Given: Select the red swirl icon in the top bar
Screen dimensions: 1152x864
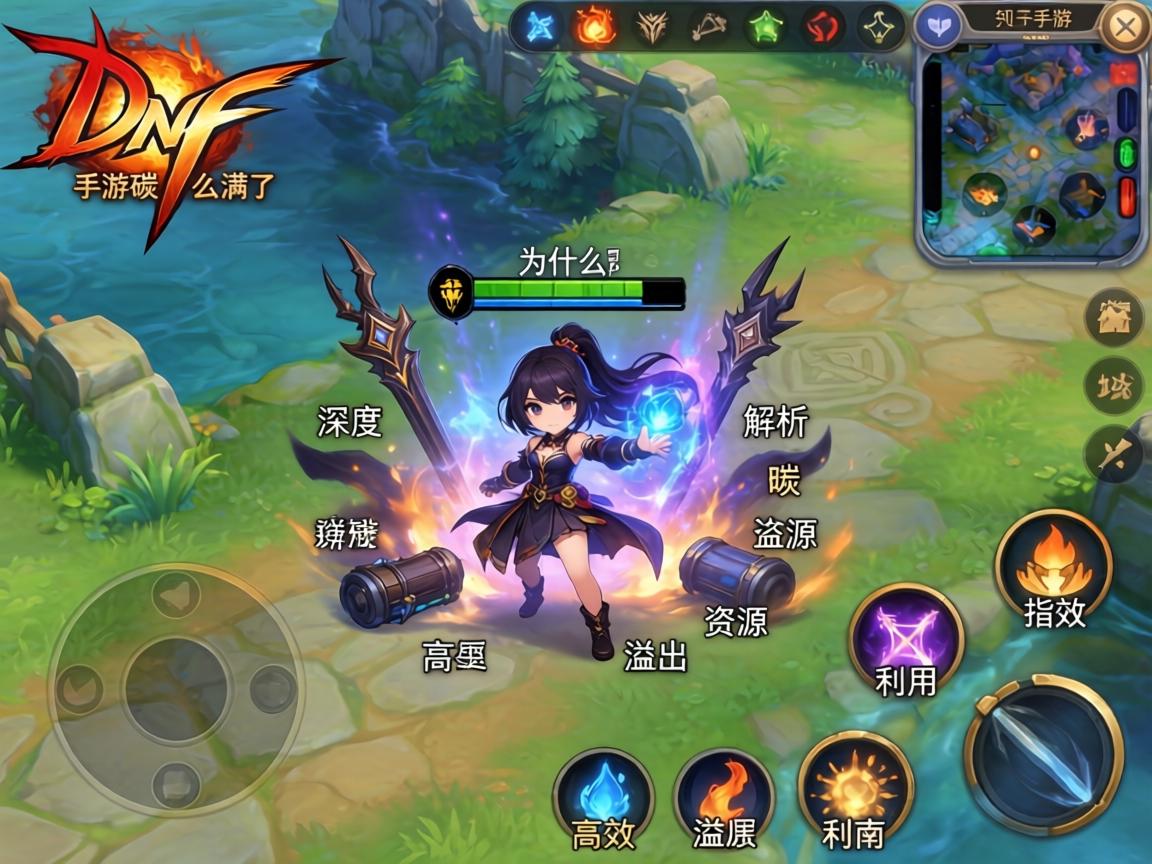Looking at the screenshot, I should coord(823,26).
